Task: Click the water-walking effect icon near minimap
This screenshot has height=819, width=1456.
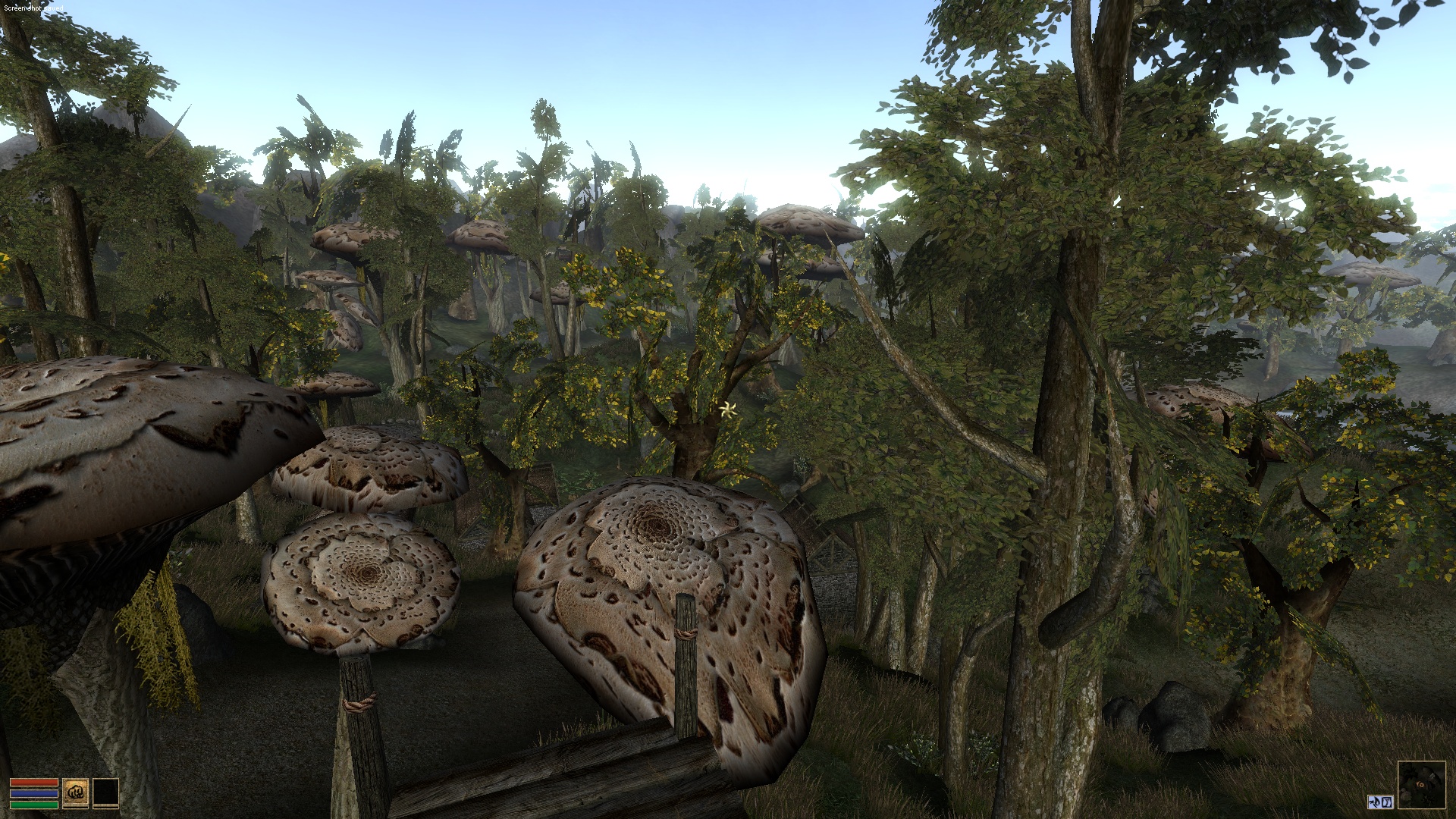Action: click(1376, 802)
